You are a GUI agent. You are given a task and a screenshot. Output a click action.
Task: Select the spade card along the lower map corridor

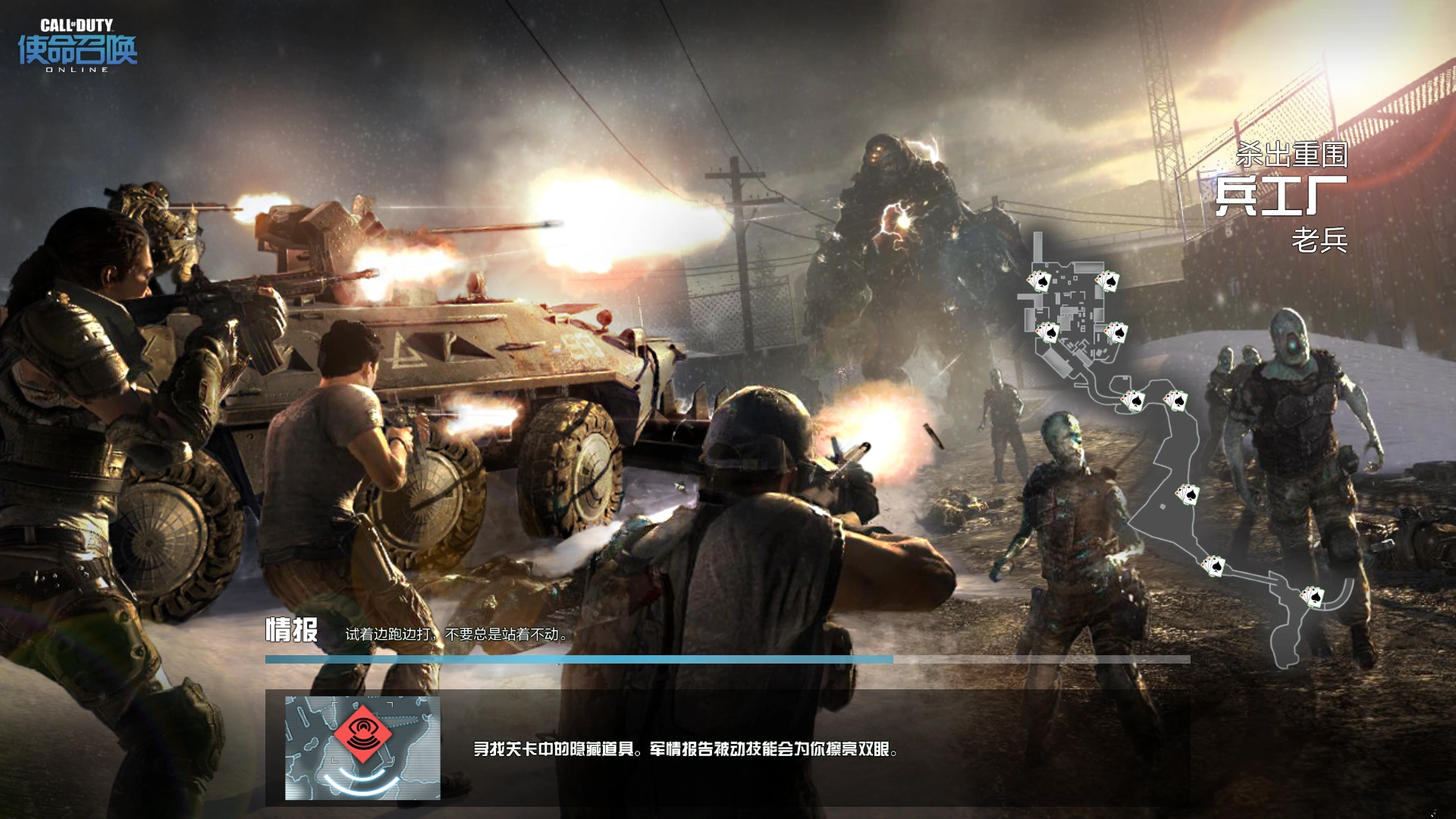click(1215, 564)
